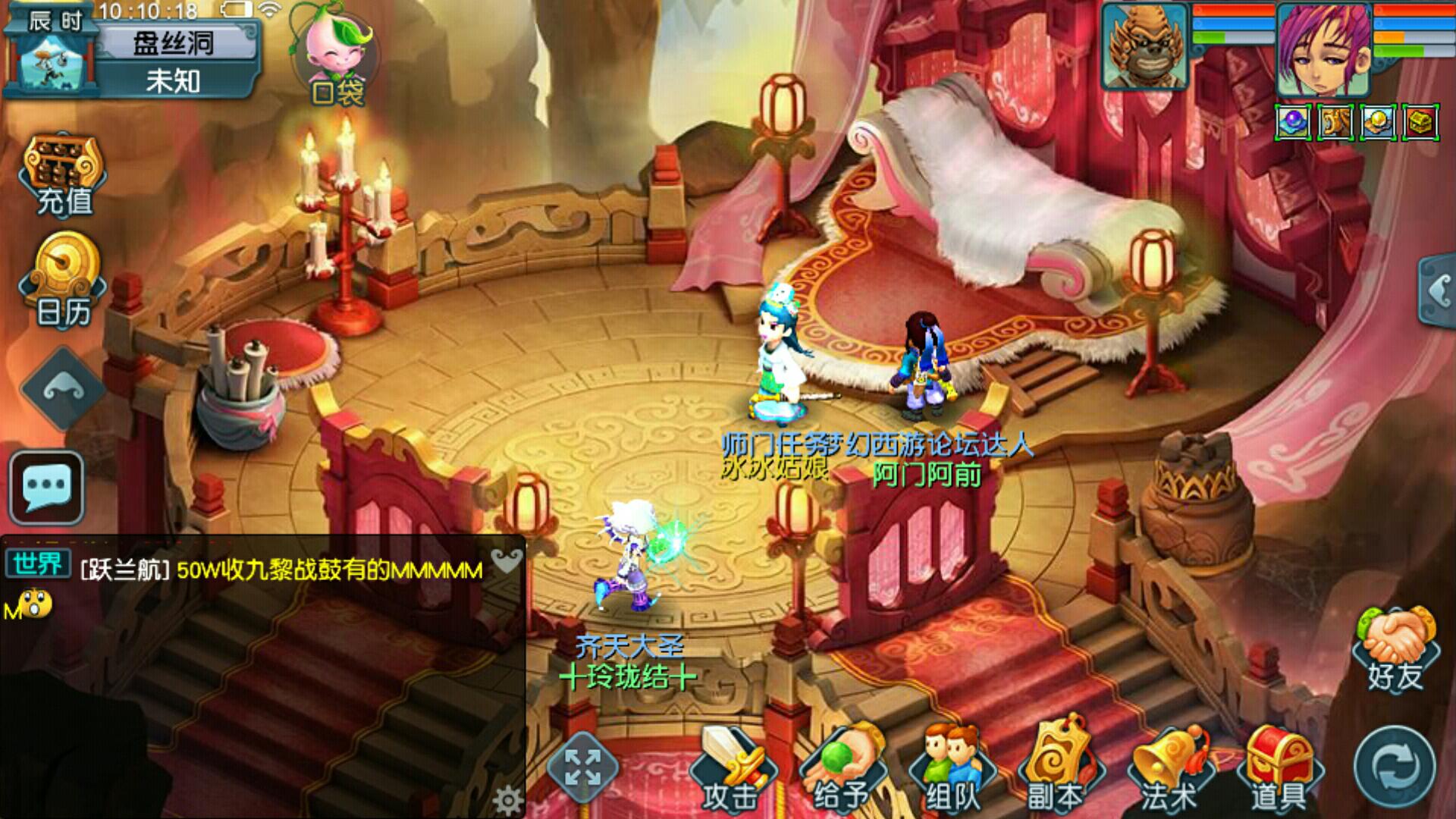
Task: Expand the right side panel arrow
Action: (x=1438, y=290)
